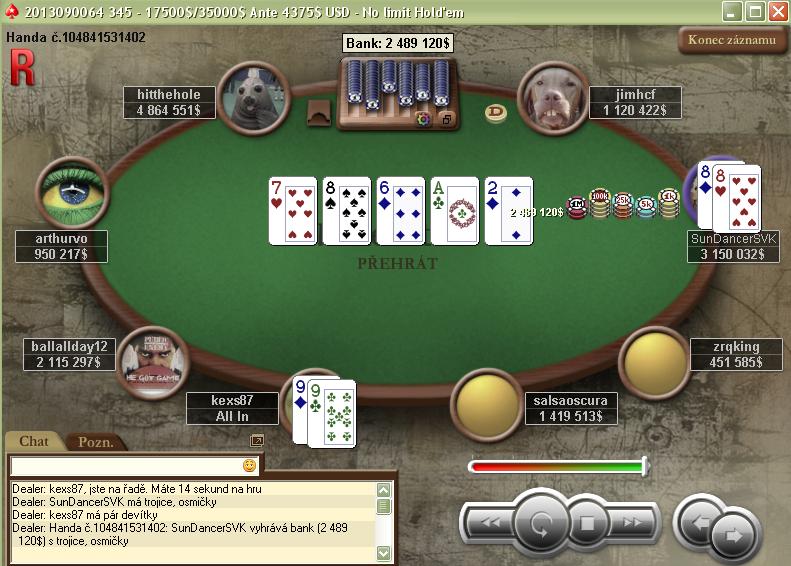Go to the previous hand with left arrow

[701, 522]
